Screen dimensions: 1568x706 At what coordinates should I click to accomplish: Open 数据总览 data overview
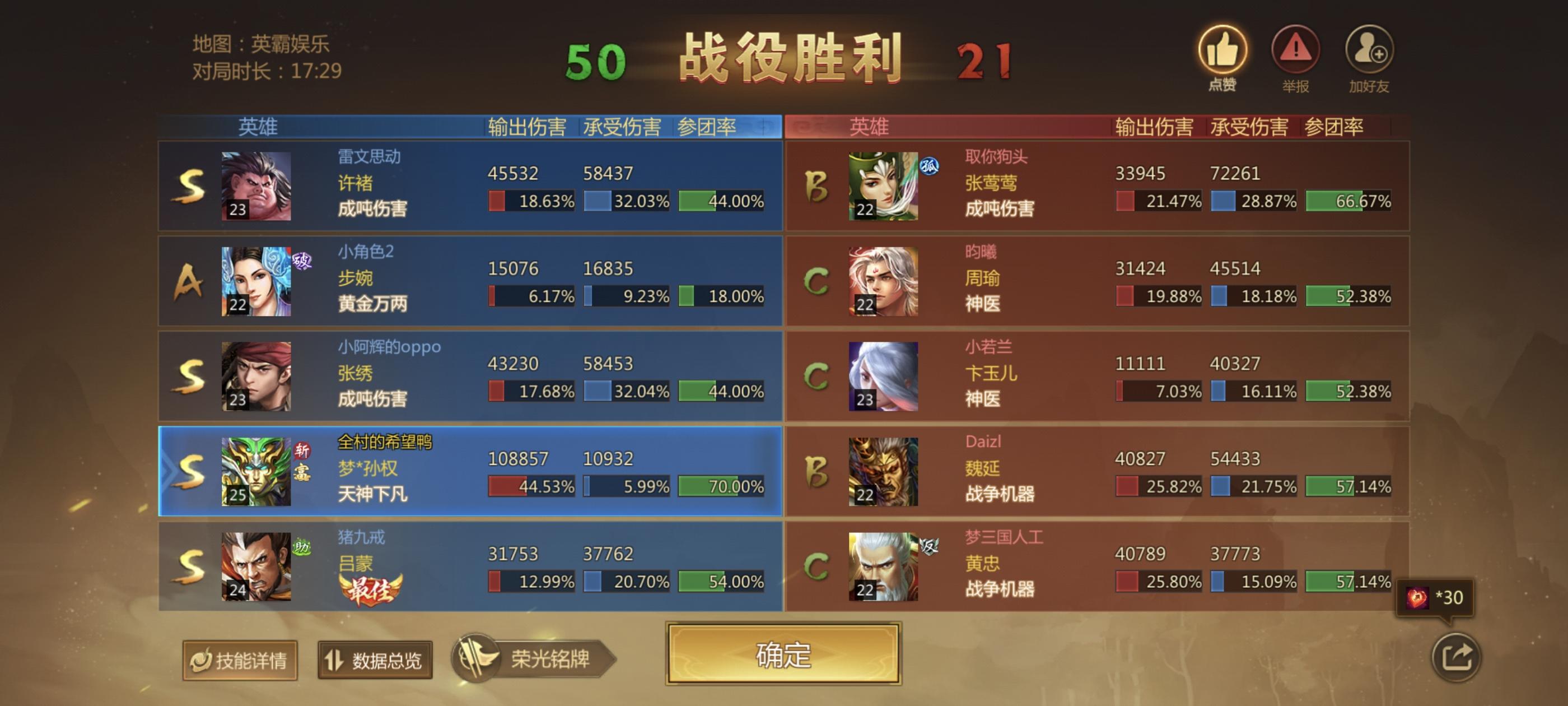374,660
